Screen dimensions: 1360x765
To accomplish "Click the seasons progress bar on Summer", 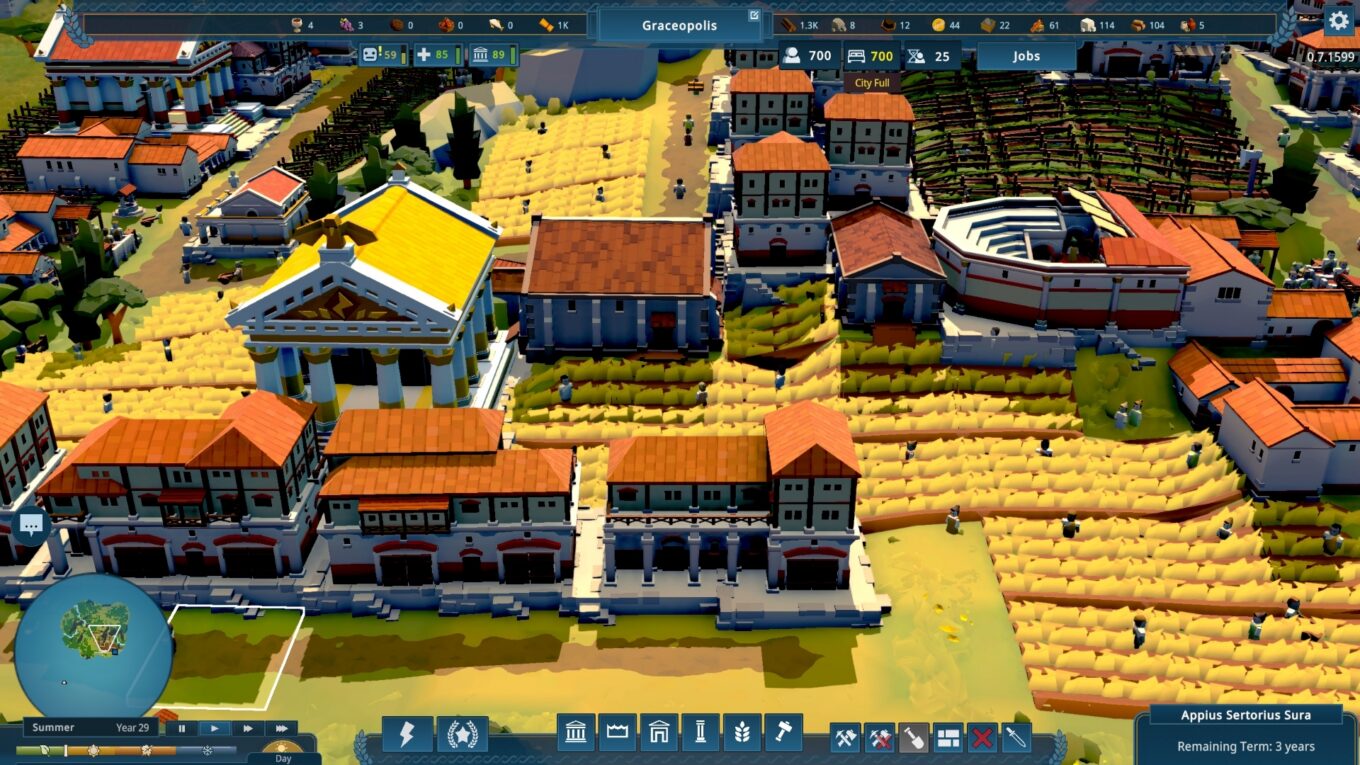I will (93, 749).
